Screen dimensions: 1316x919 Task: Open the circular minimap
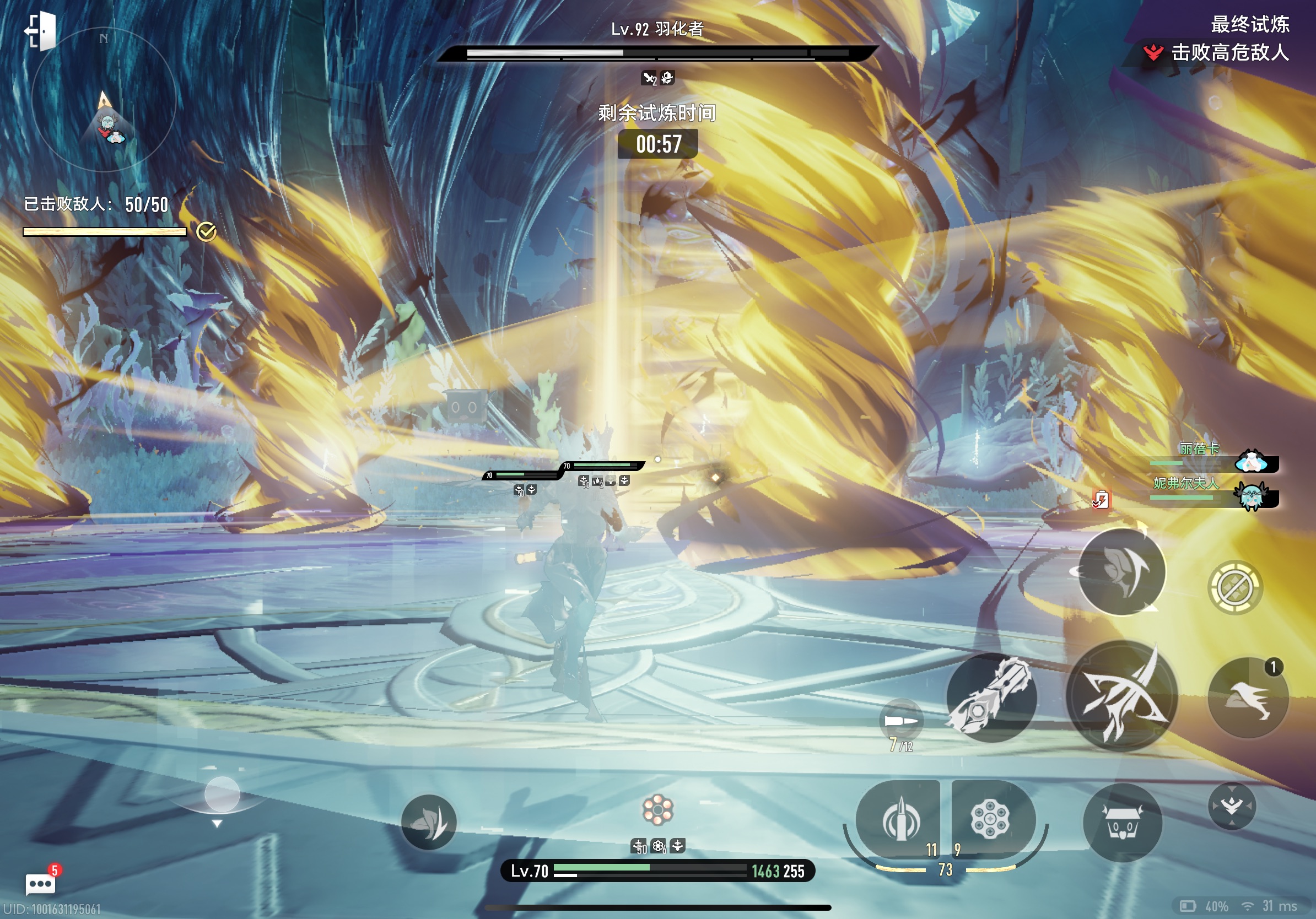(x=104, y=100)
